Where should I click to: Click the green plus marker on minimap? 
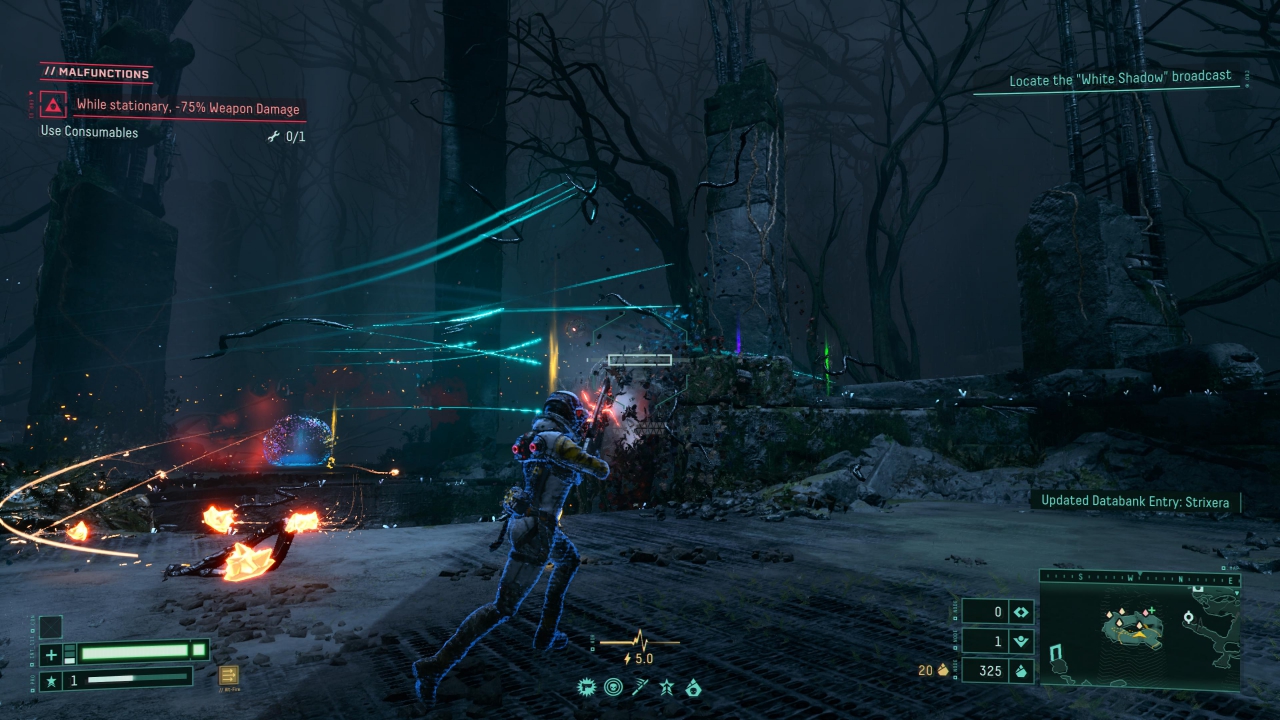(1152, 610)
